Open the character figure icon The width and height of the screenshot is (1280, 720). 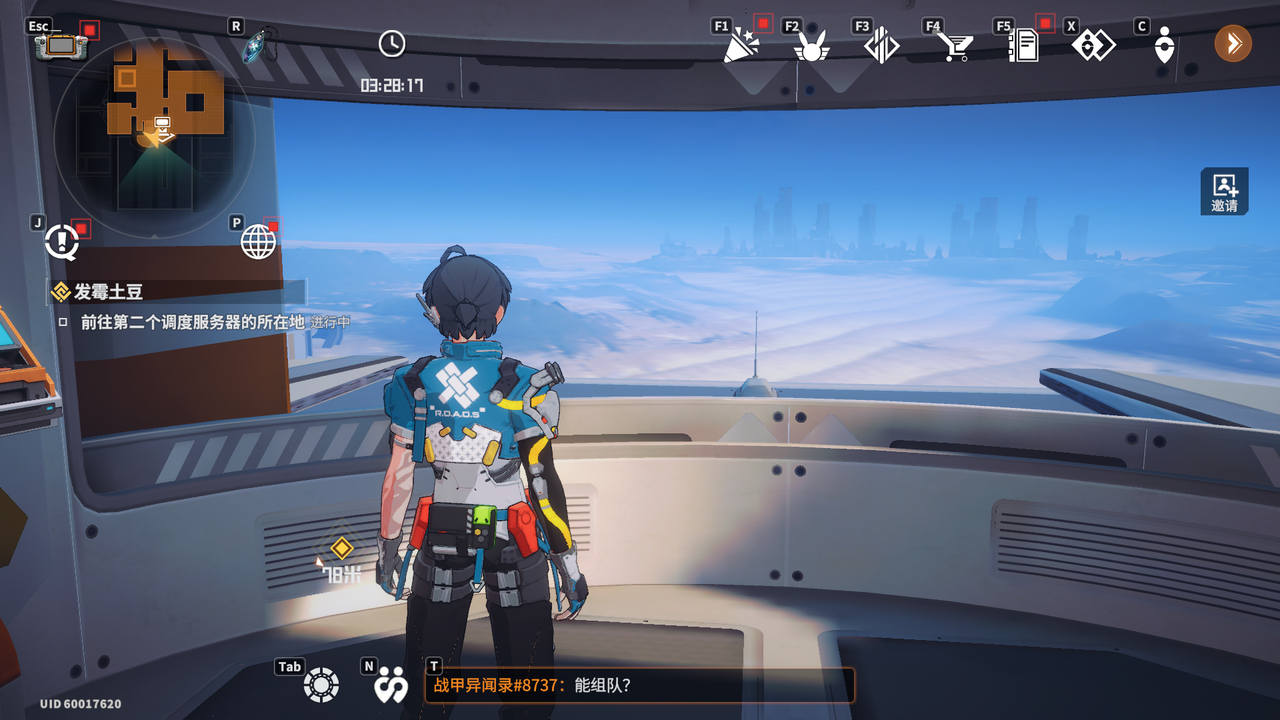coord(1163,46)
